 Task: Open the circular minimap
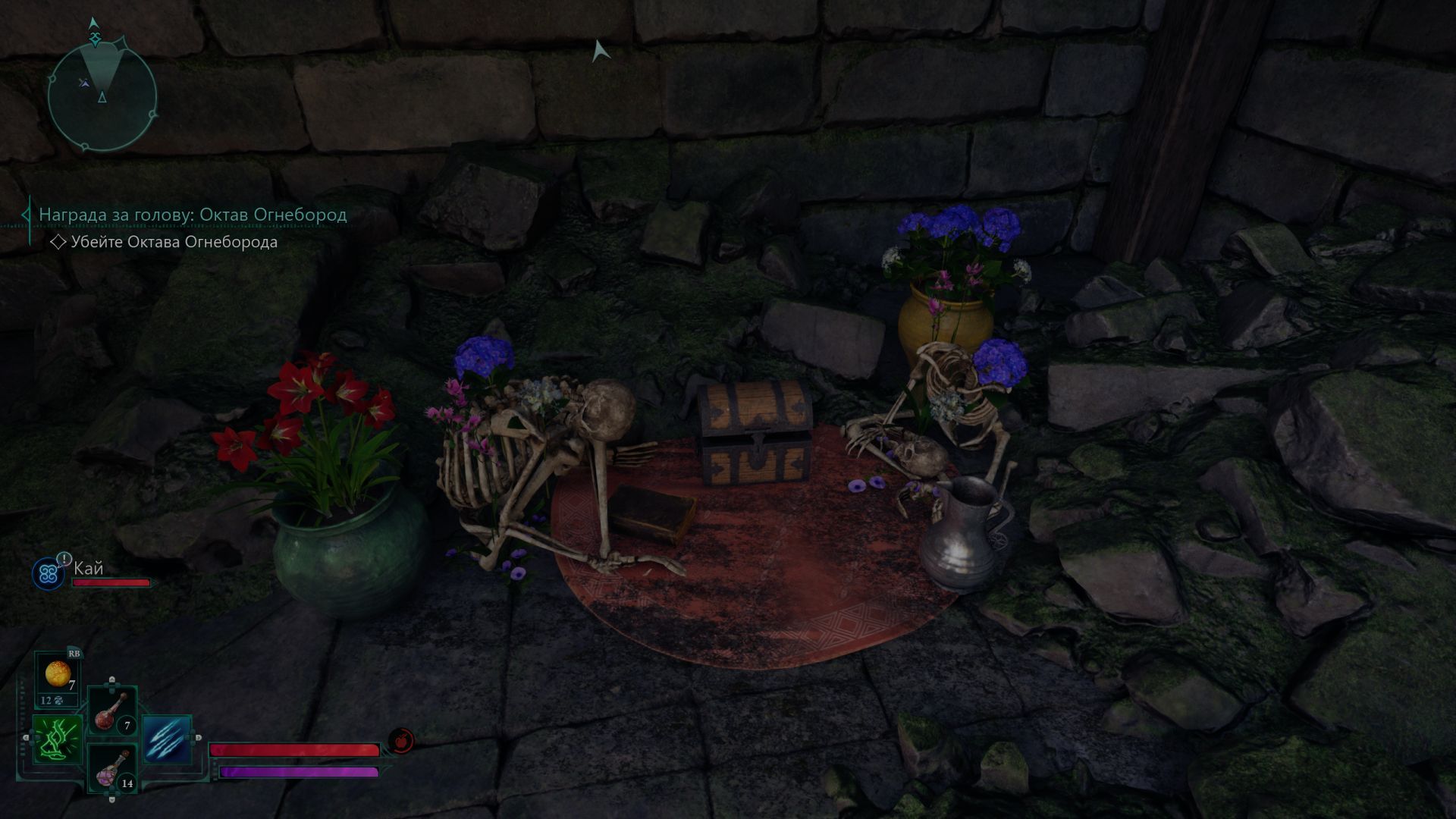[102, 96]
